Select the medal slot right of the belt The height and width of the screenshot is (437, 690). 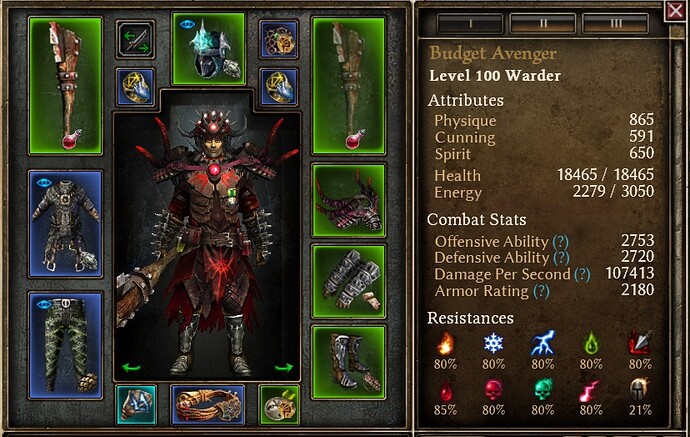[279, 404]
